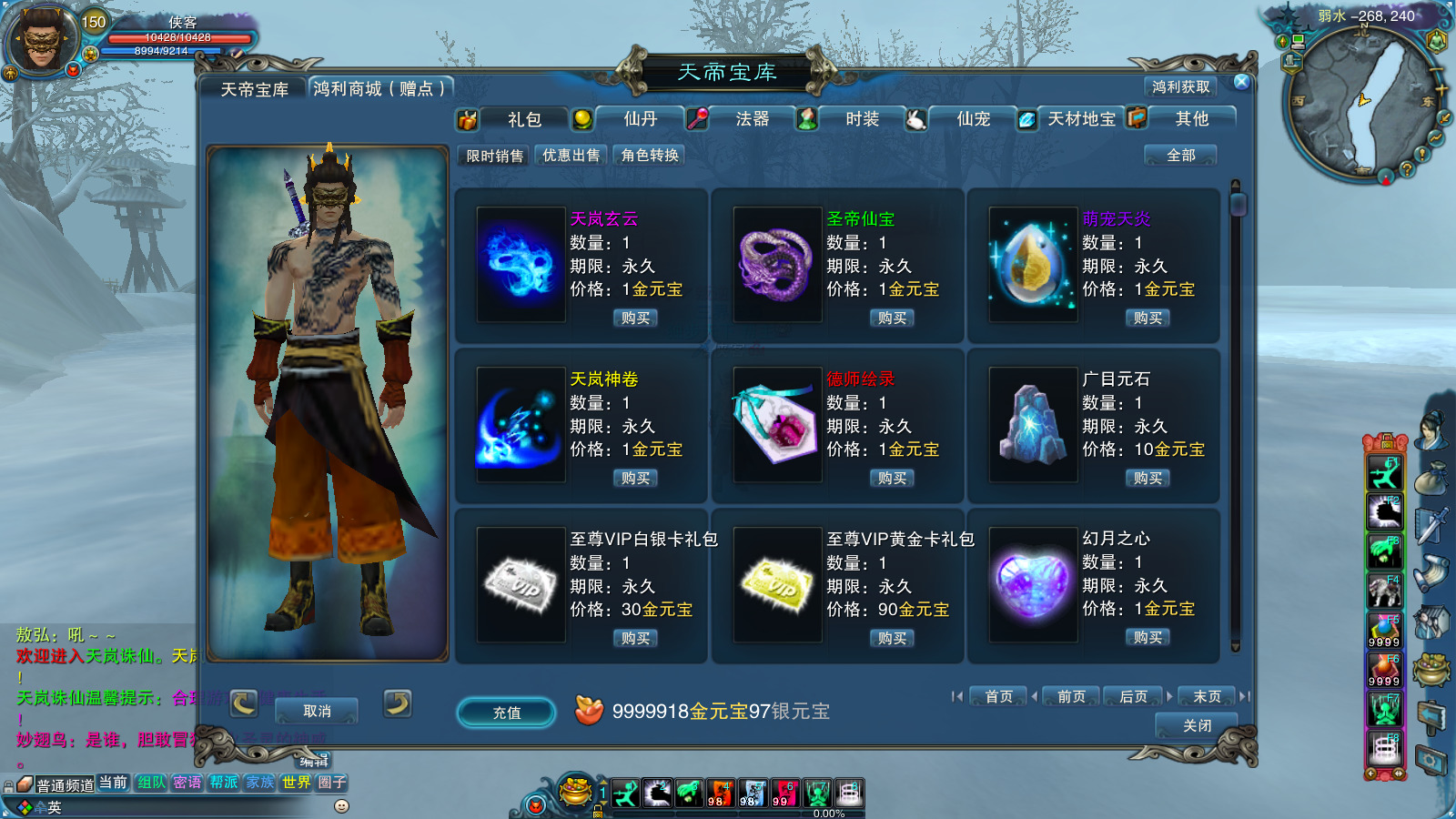Open the 仙宠 category
This screenshot has height=819, width=1456.
click(973, 119)
